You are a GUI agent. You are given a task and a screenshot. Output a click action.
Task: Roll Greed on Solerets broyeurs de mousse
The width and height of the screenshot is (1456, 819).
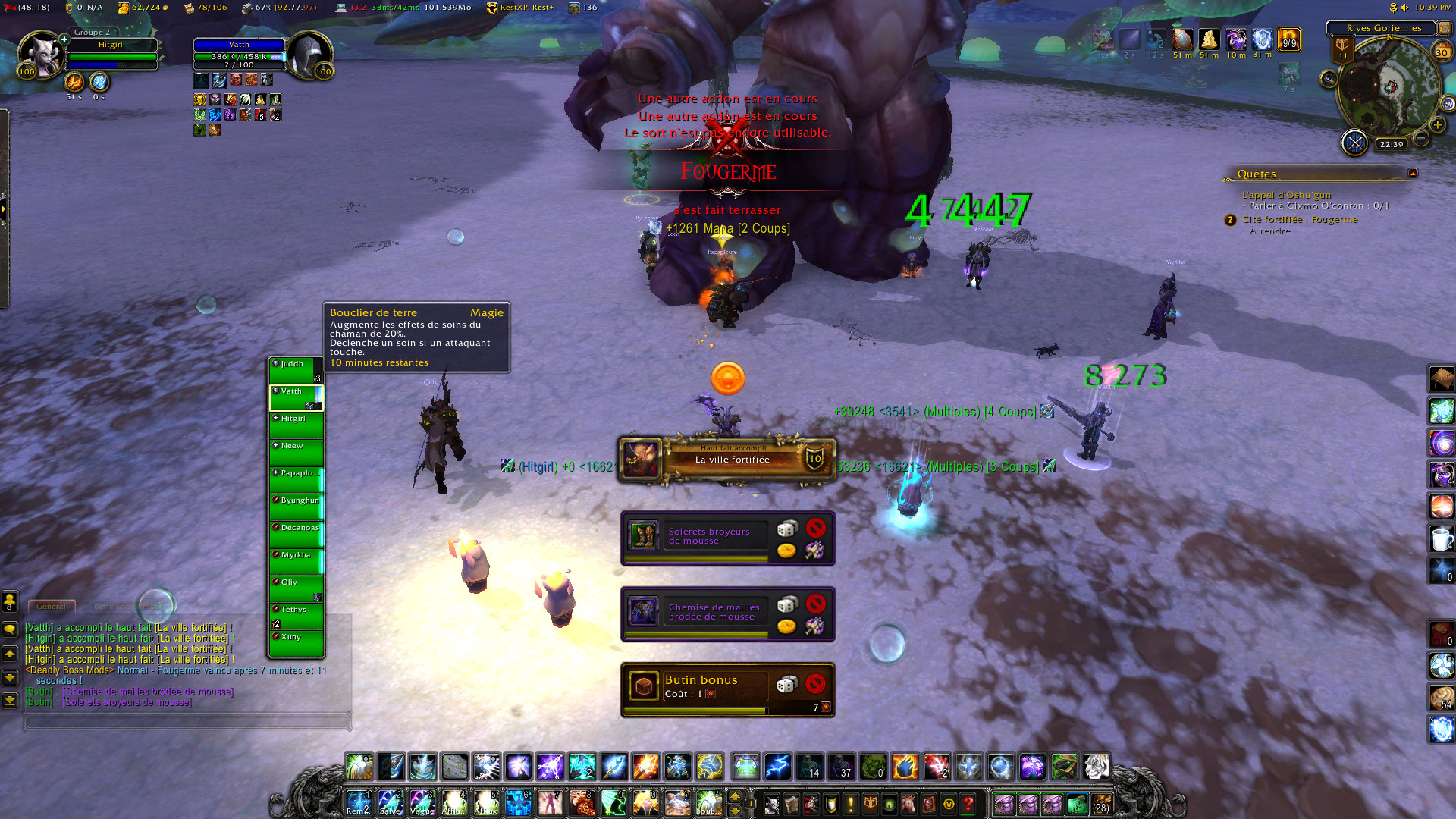coord(787,550)
